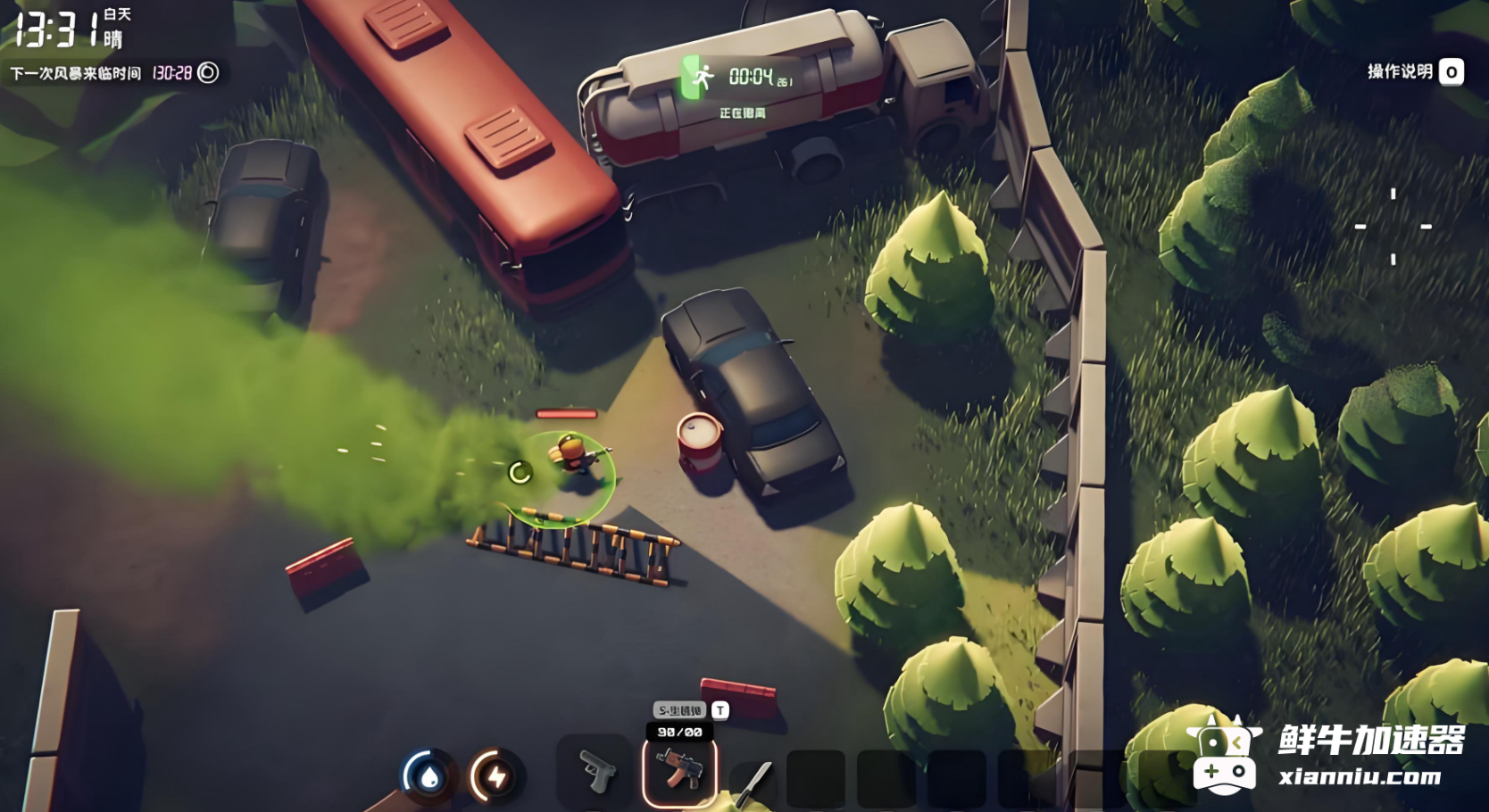The height and width of the screenshot is (812, 1489).
Task: Select the pistol weapon slot
Action: tap(595, 770)
